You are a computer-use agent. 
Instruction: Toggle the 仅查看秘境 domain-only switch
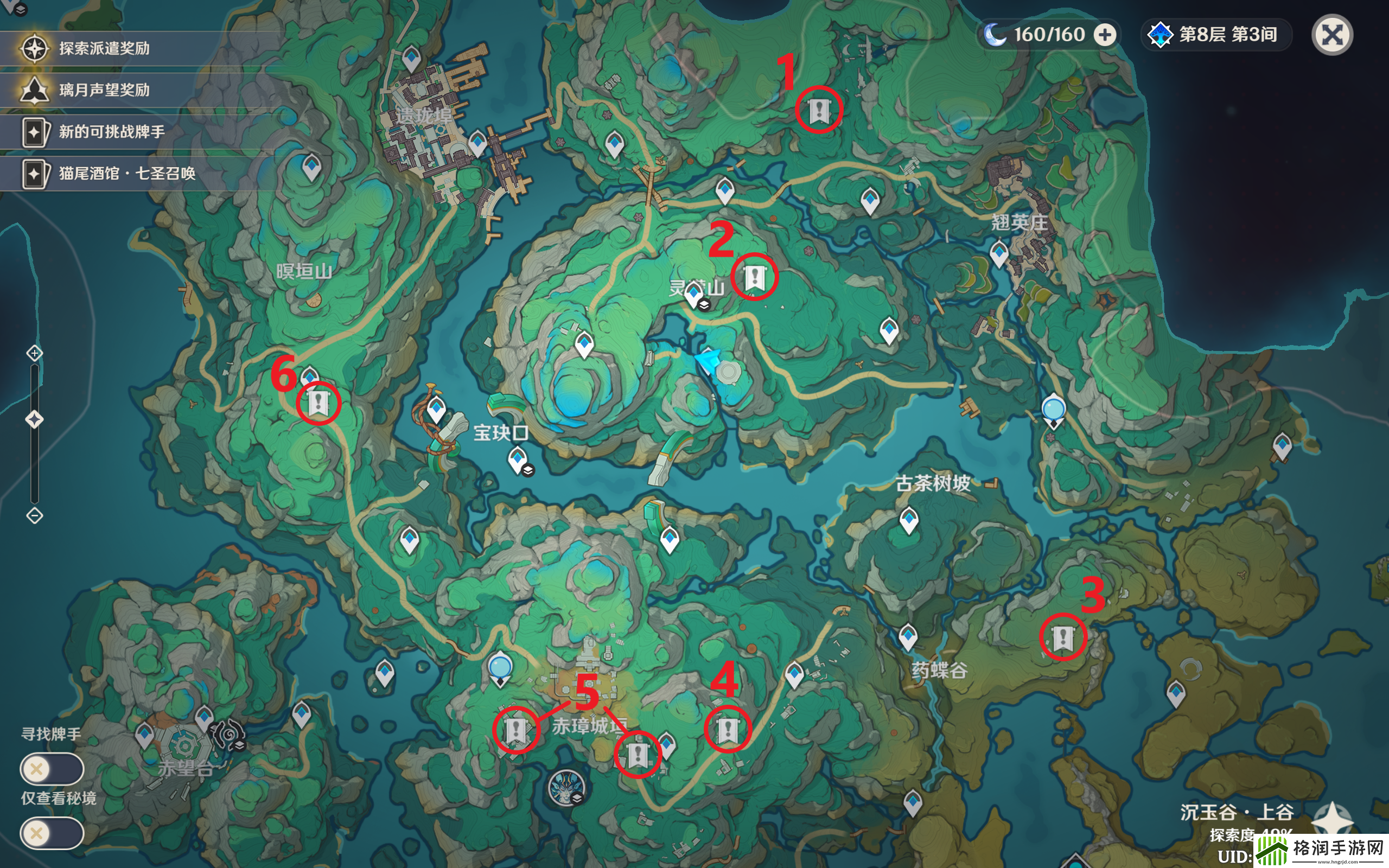(x=52, y=833)
